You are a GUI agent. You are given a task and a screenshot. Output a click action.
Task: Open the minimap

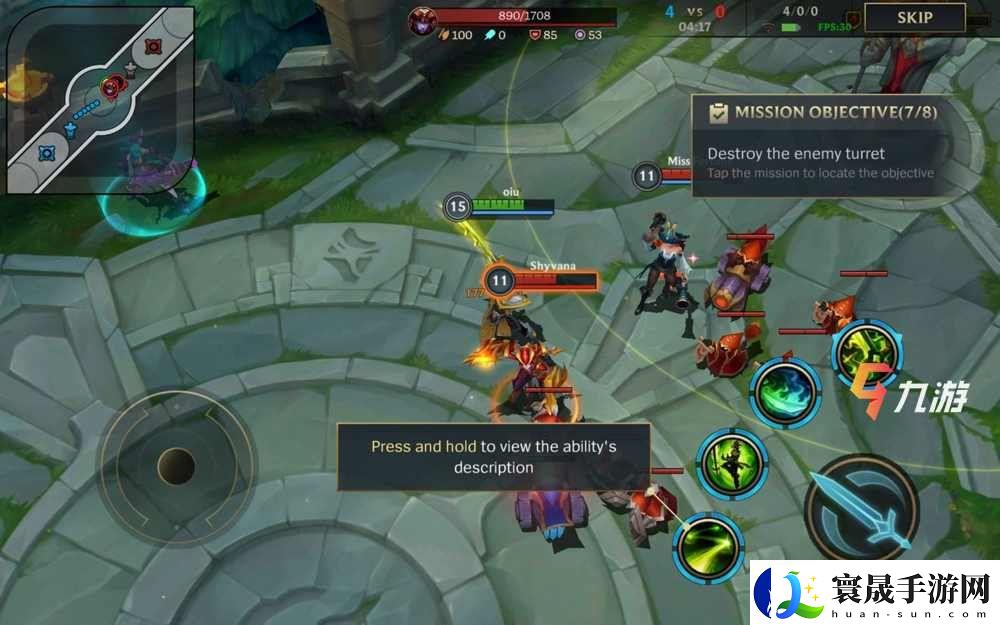point(100,100)
